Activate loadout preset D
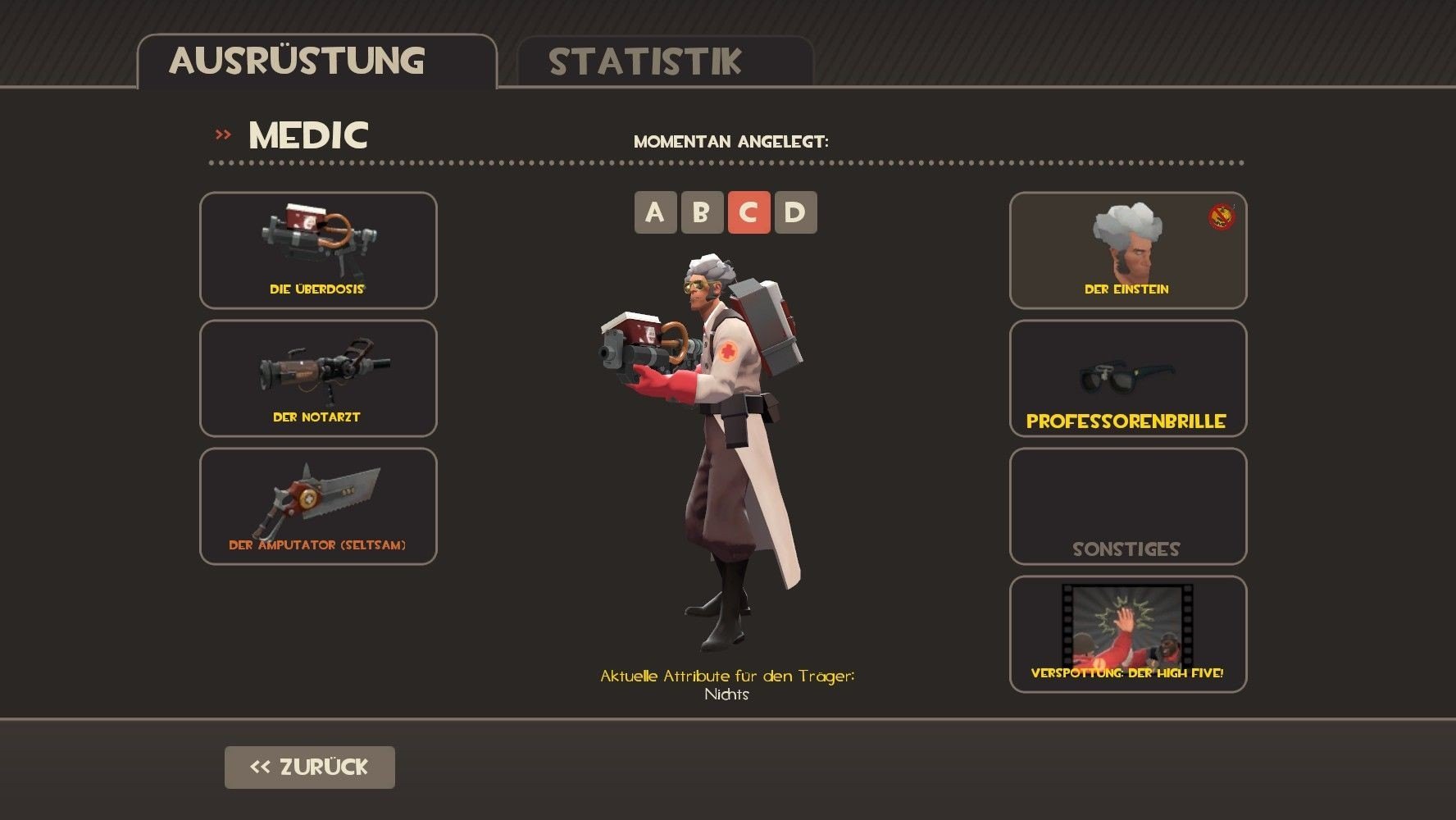 (795, 212)
